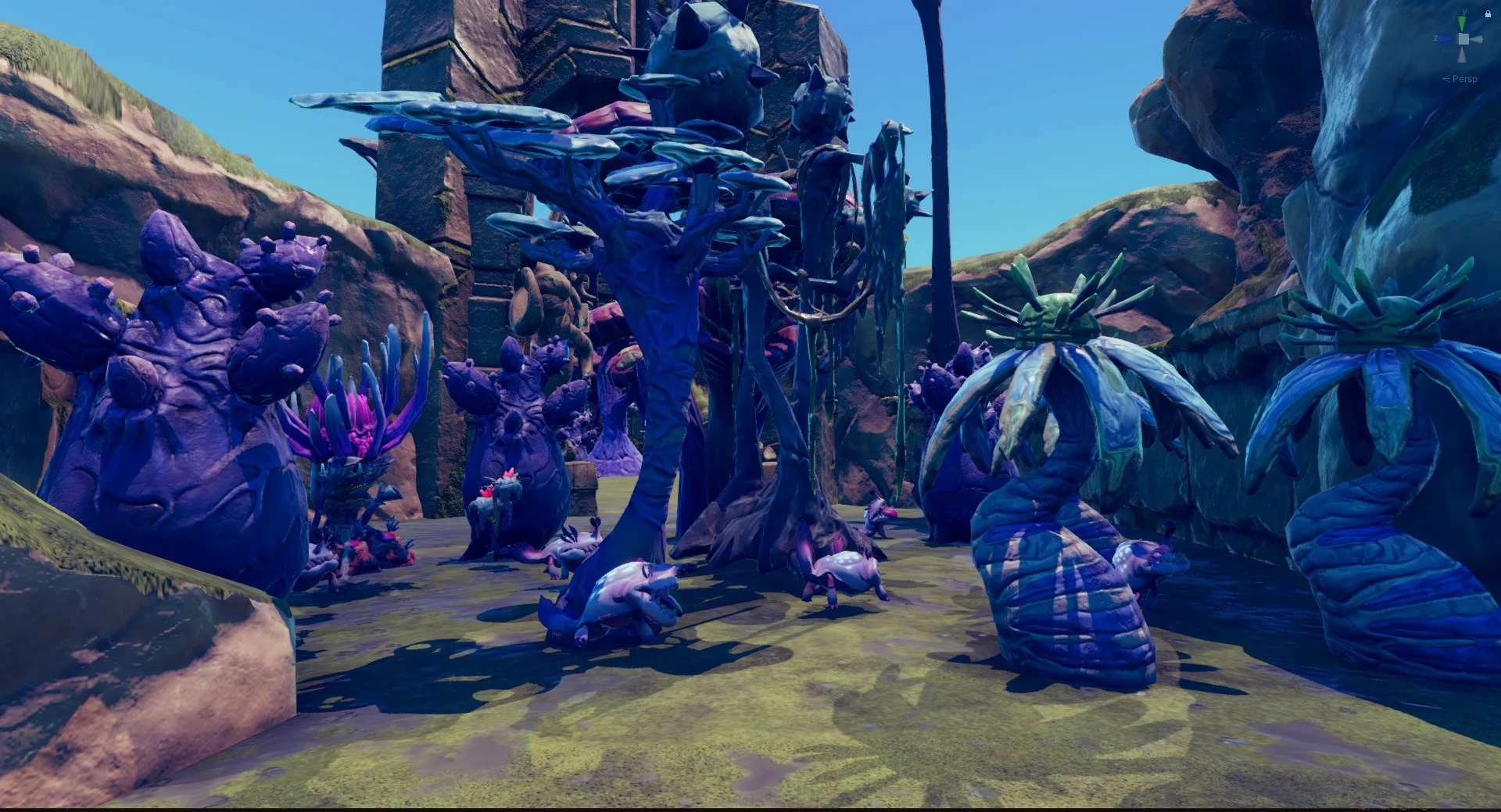
Task: Click the right gray X-axis cone of the gizmo
Action: pos(1478,39)
